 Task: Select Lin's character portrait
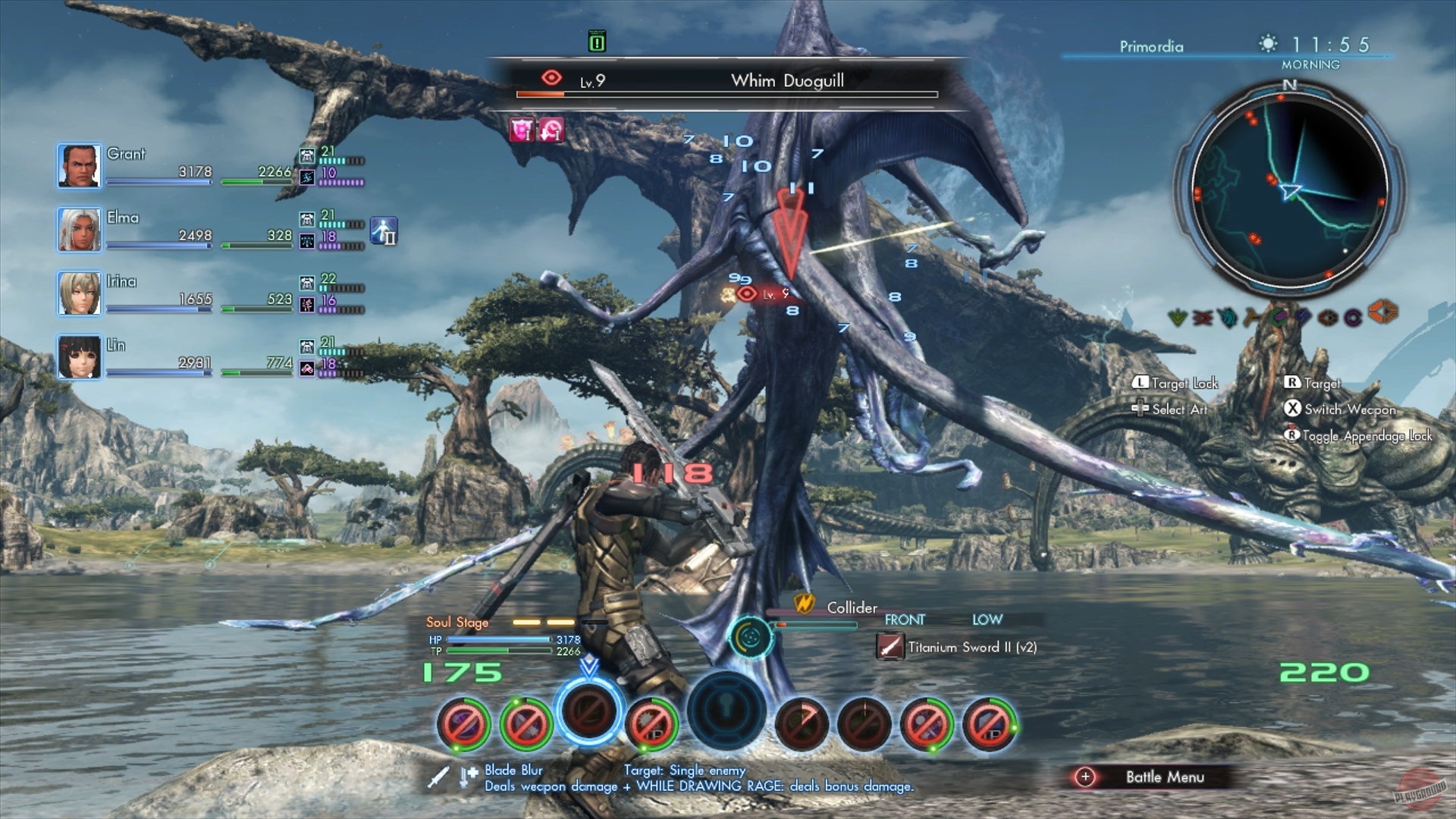[79, 356]
